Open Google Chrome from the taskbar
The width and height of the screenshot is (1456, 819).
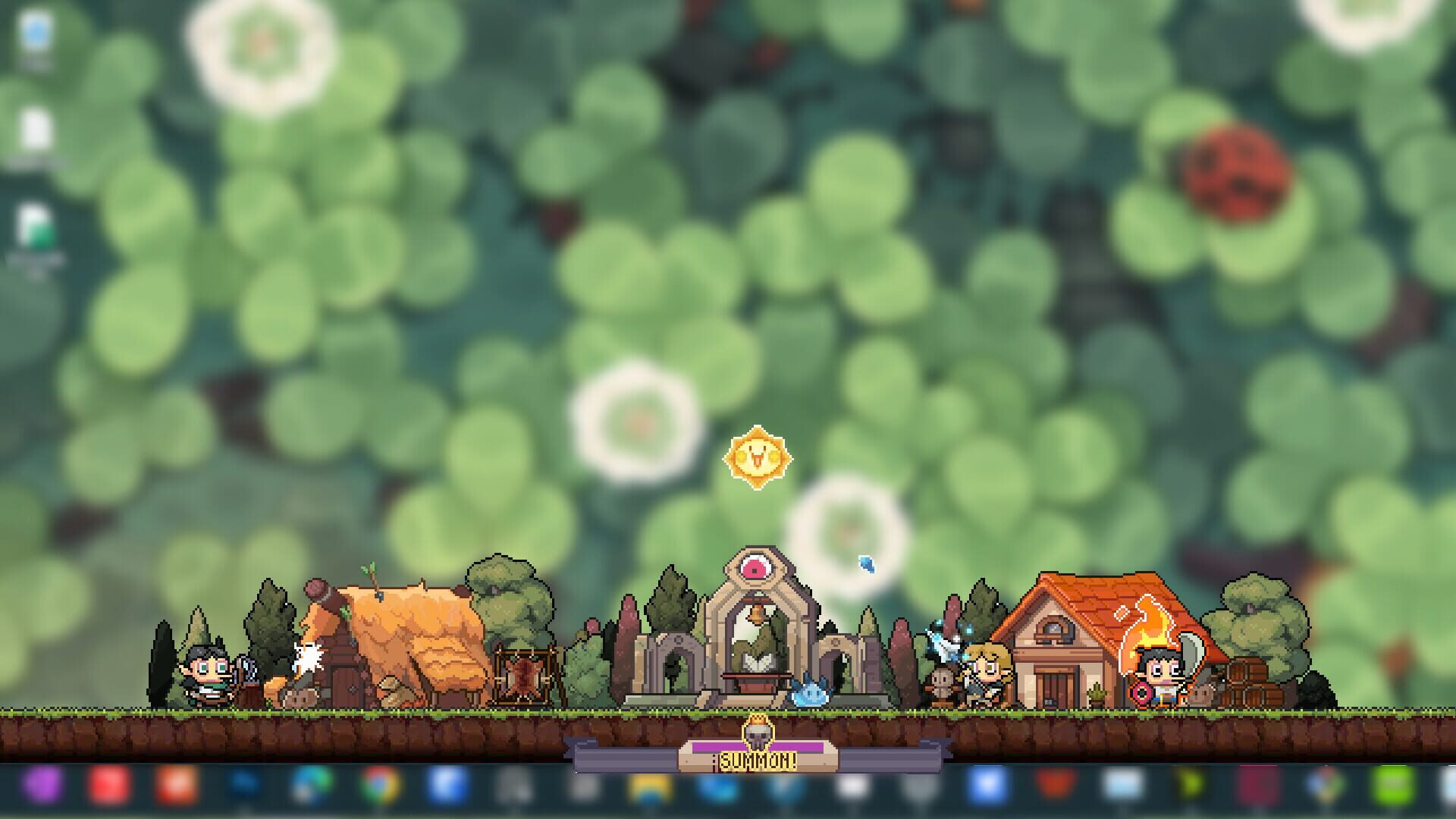(379, 789)
